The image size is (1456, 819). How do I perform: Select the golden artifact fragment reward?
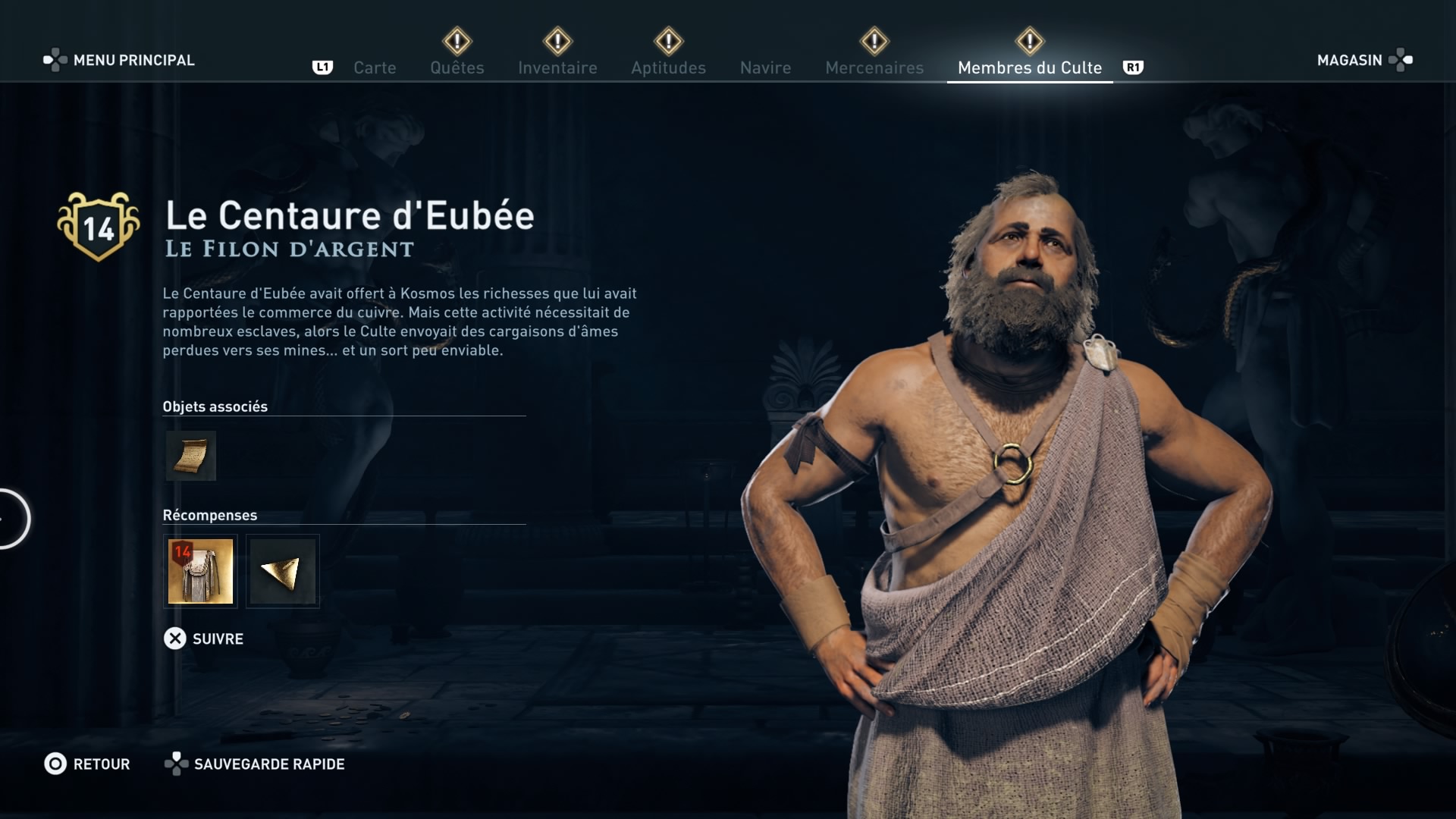283,571
